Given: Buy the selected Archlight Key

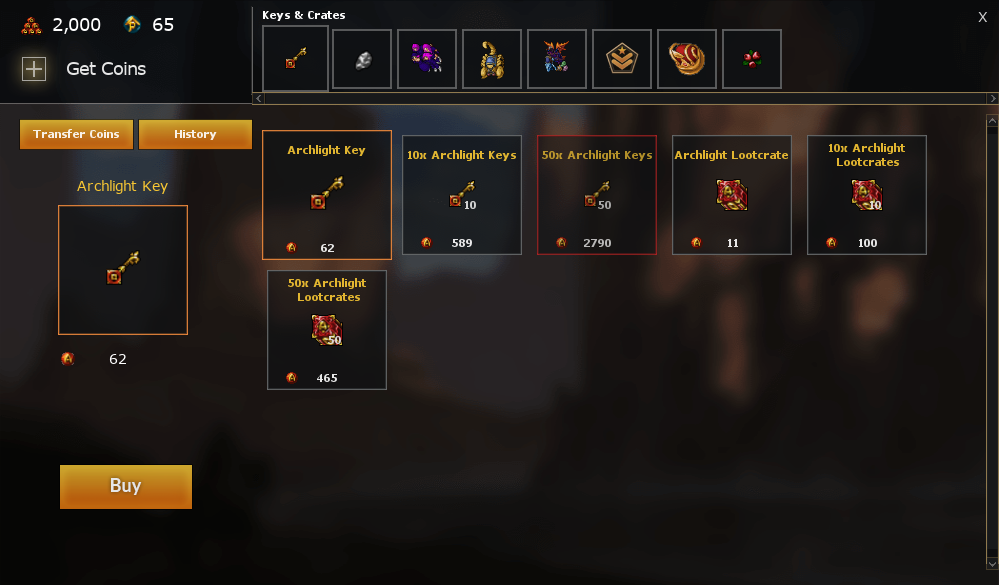Looking at the screenshot, I should click(x=126, y=486).
